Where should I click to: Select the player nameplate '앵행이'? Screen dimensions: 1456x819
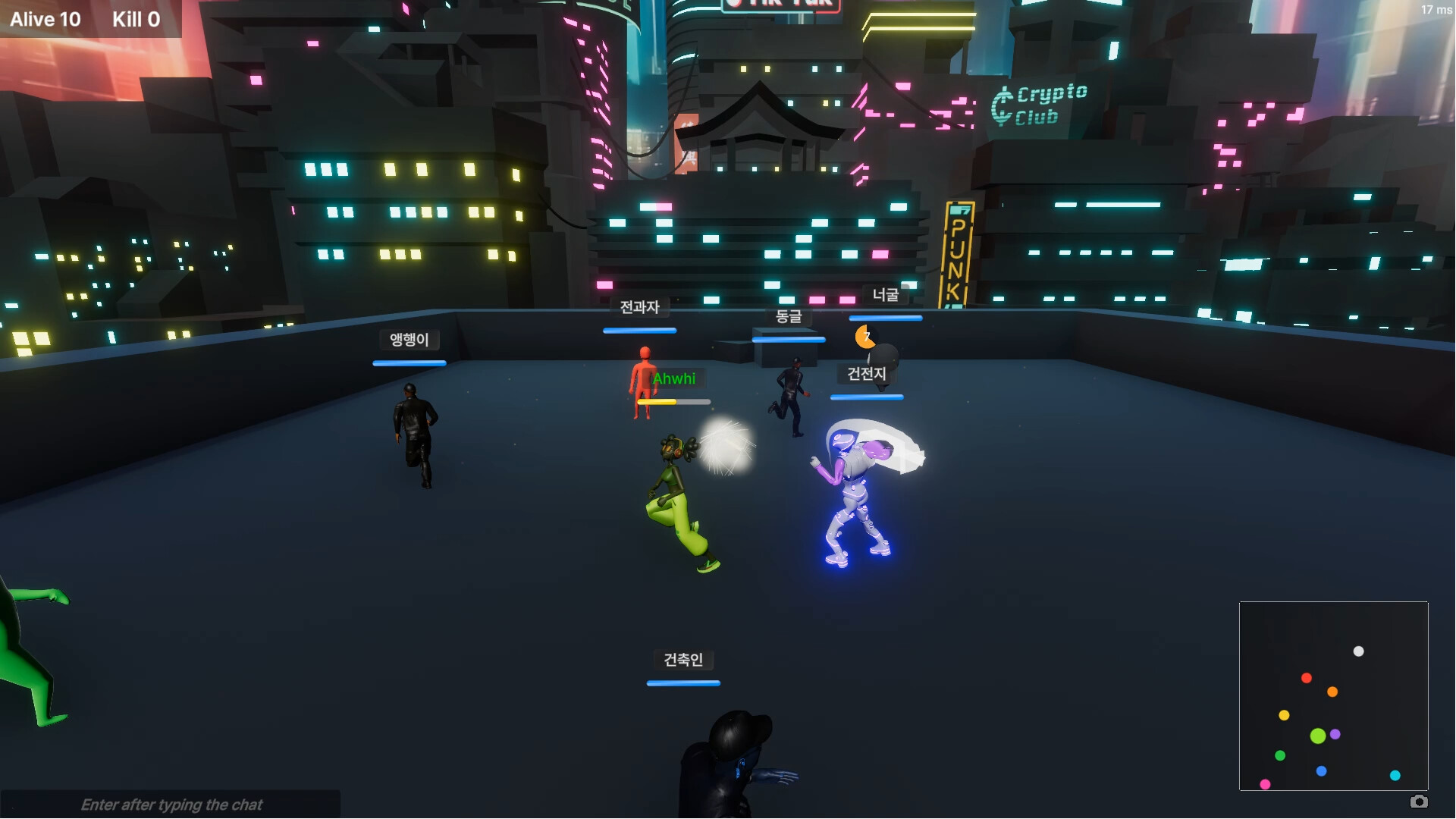409,340
